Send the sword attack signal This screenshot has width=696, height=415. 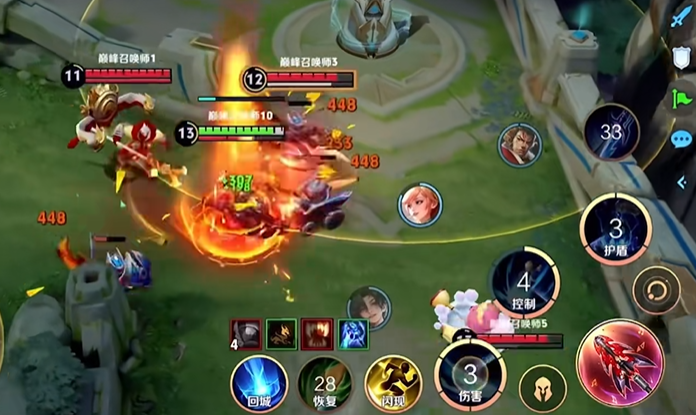682,18
